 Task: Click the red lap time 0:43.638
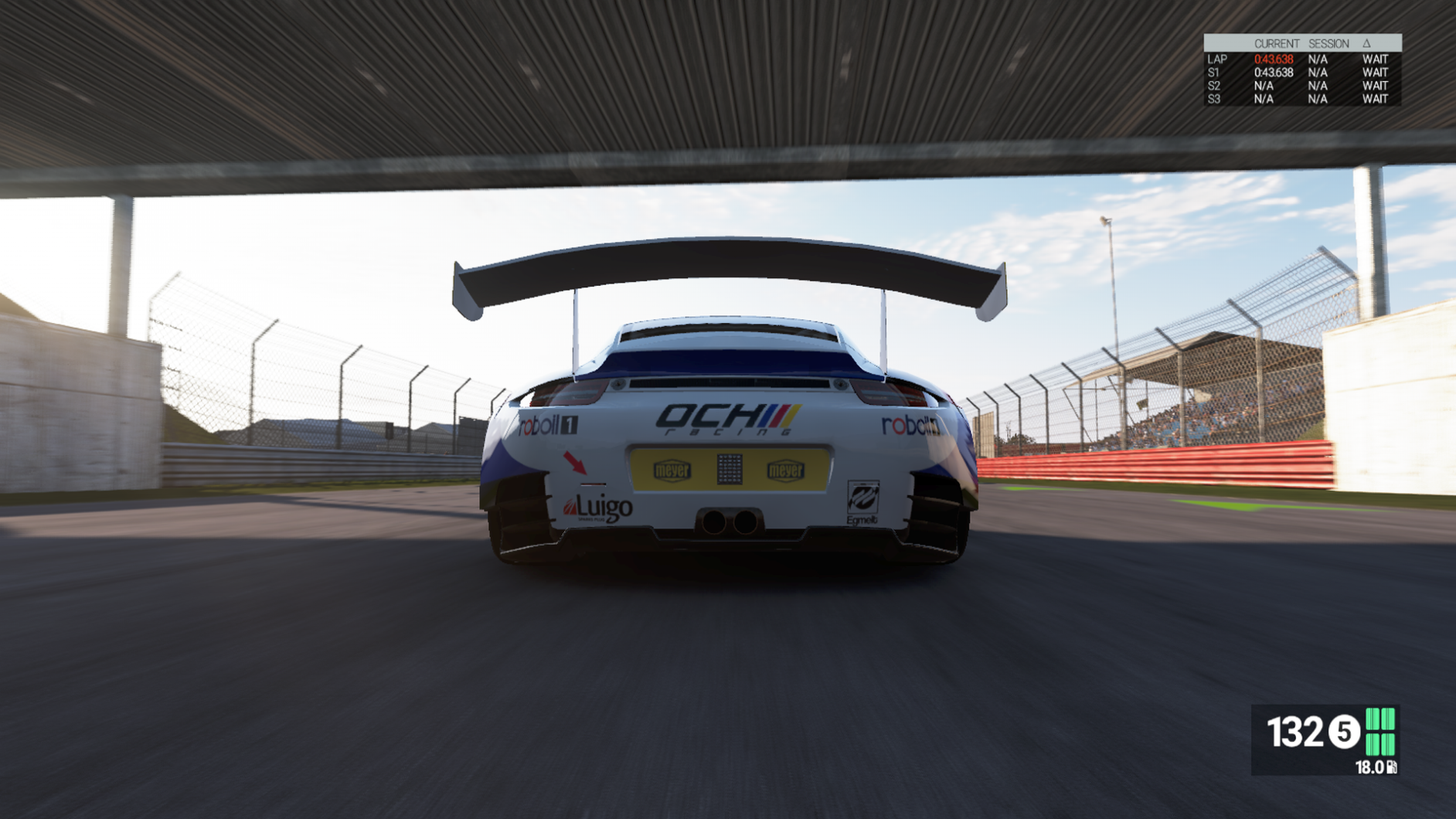click(1274, 59)
